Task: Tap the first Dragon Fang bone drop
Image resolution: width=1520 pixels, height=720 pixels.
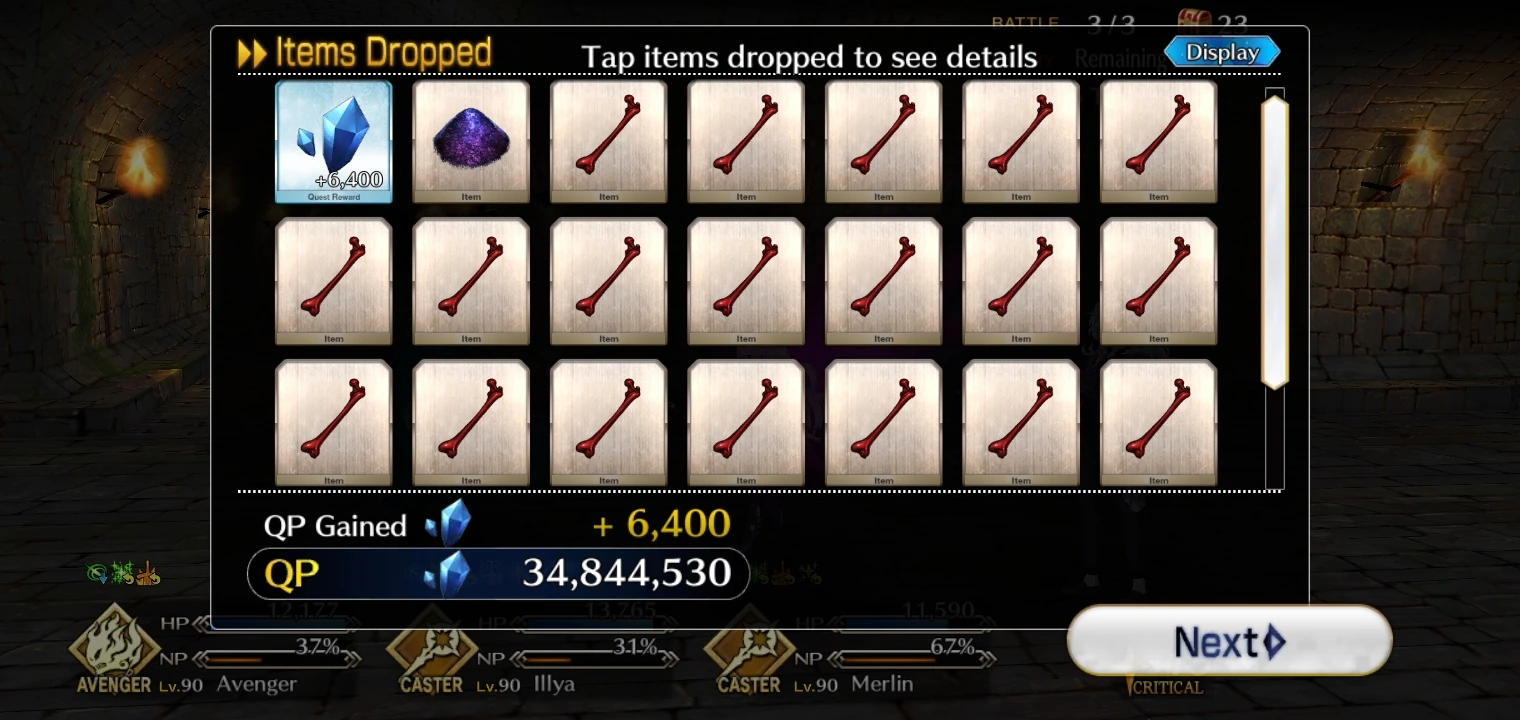Action: click(x=608, y=140)
